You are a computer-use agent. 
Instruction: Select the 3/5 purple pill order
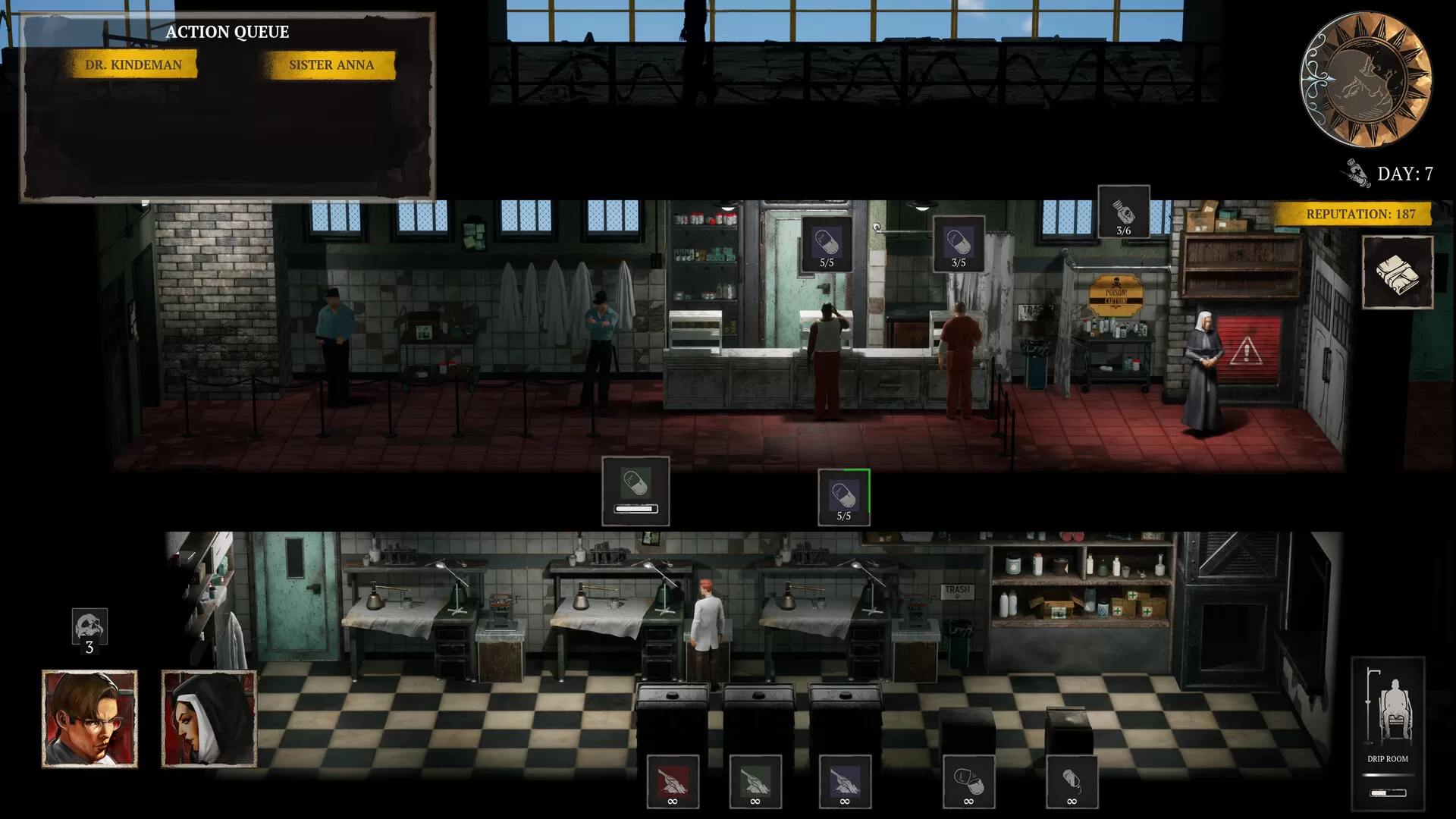959,244
